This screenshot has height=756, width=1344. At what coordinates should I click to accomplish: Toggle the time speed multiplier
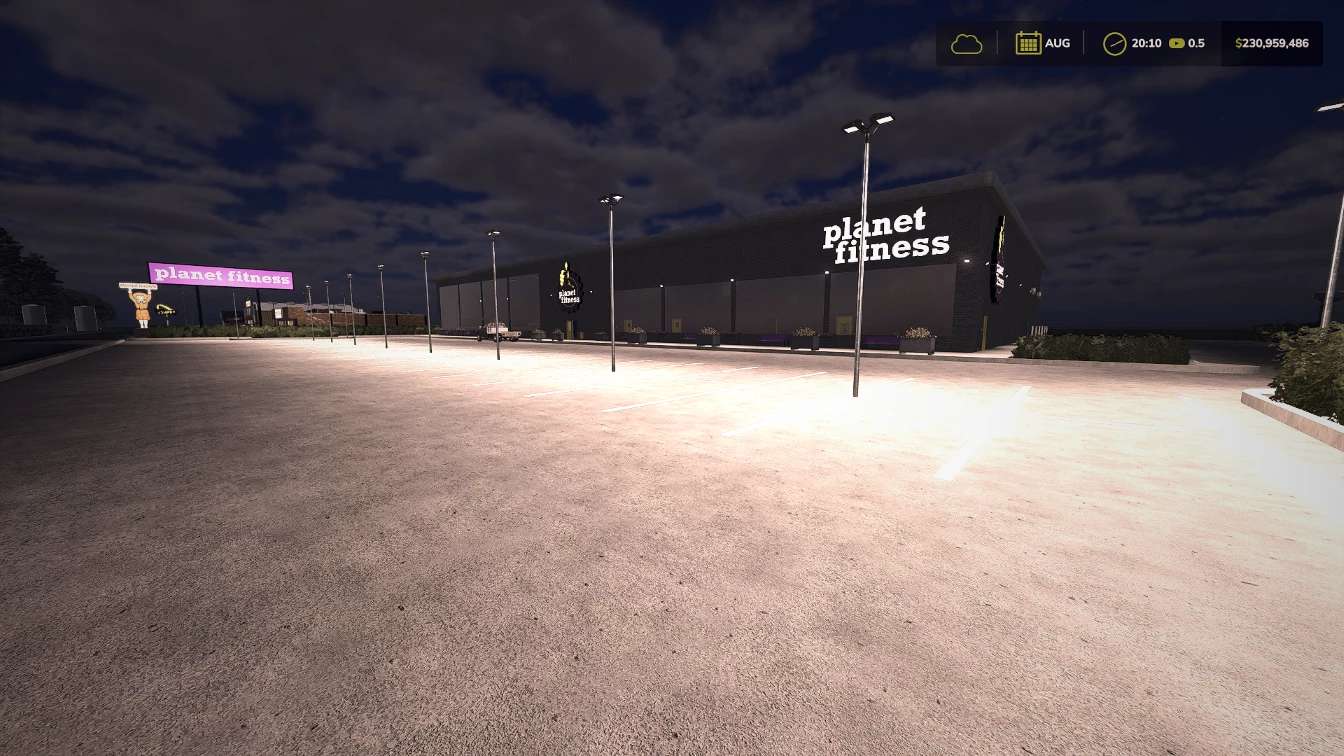(x=1178, y=43)
